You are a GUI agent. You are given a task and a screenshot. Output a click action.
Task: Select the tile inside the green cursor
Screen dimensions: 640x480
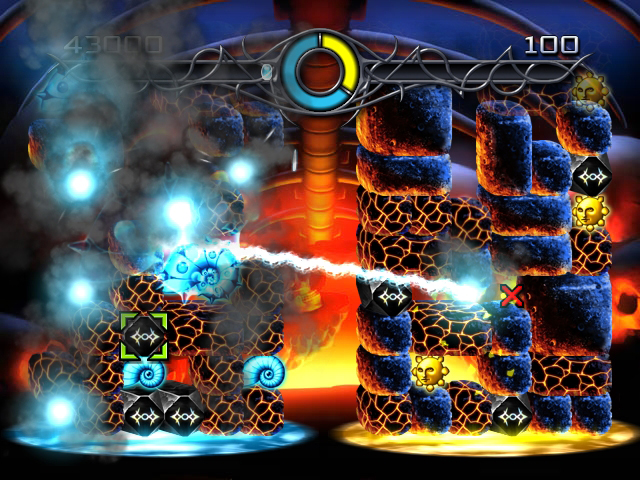point(144,336)
